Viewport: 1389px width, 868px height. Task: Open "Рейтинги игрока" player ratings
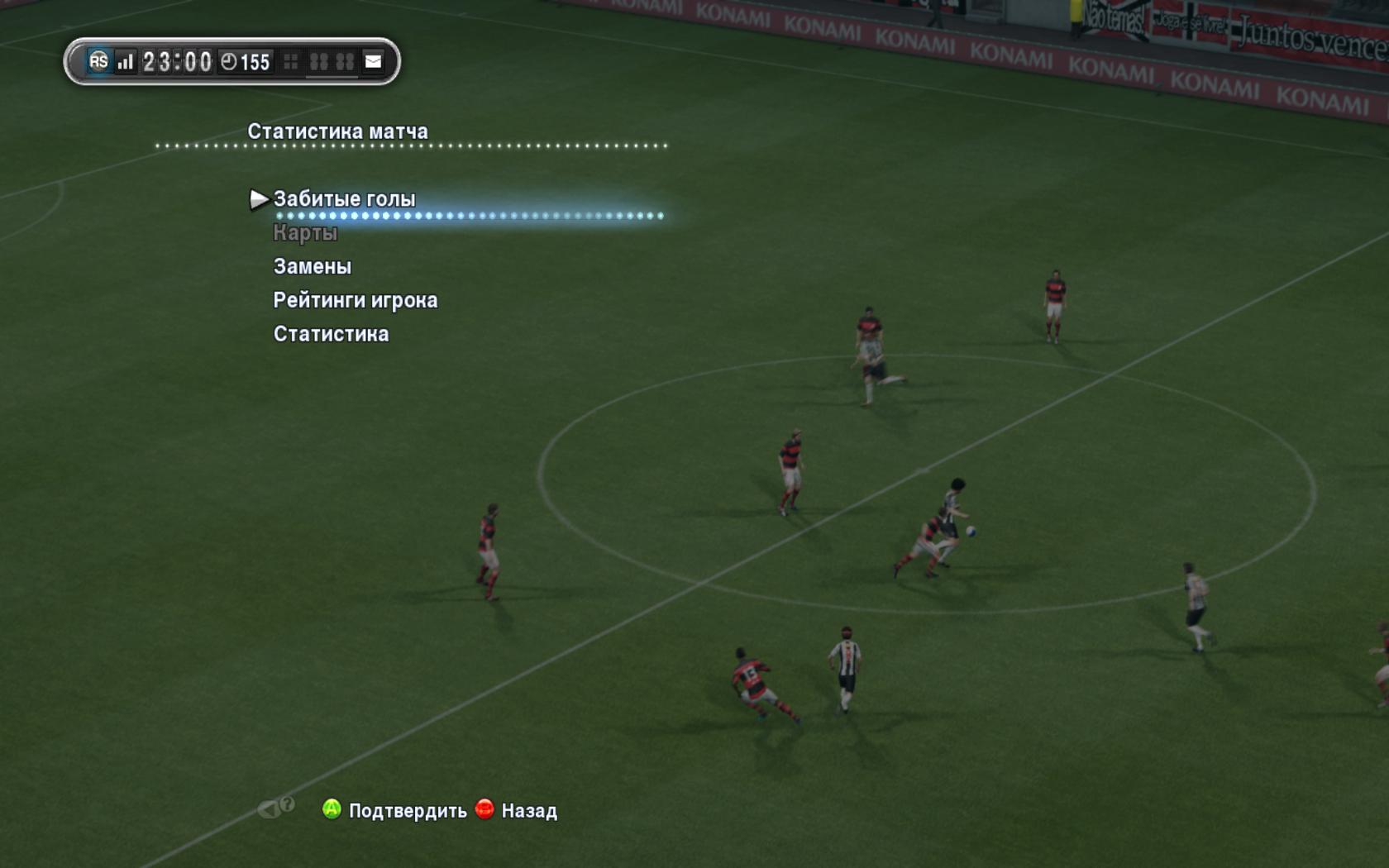tap(355, 300)
